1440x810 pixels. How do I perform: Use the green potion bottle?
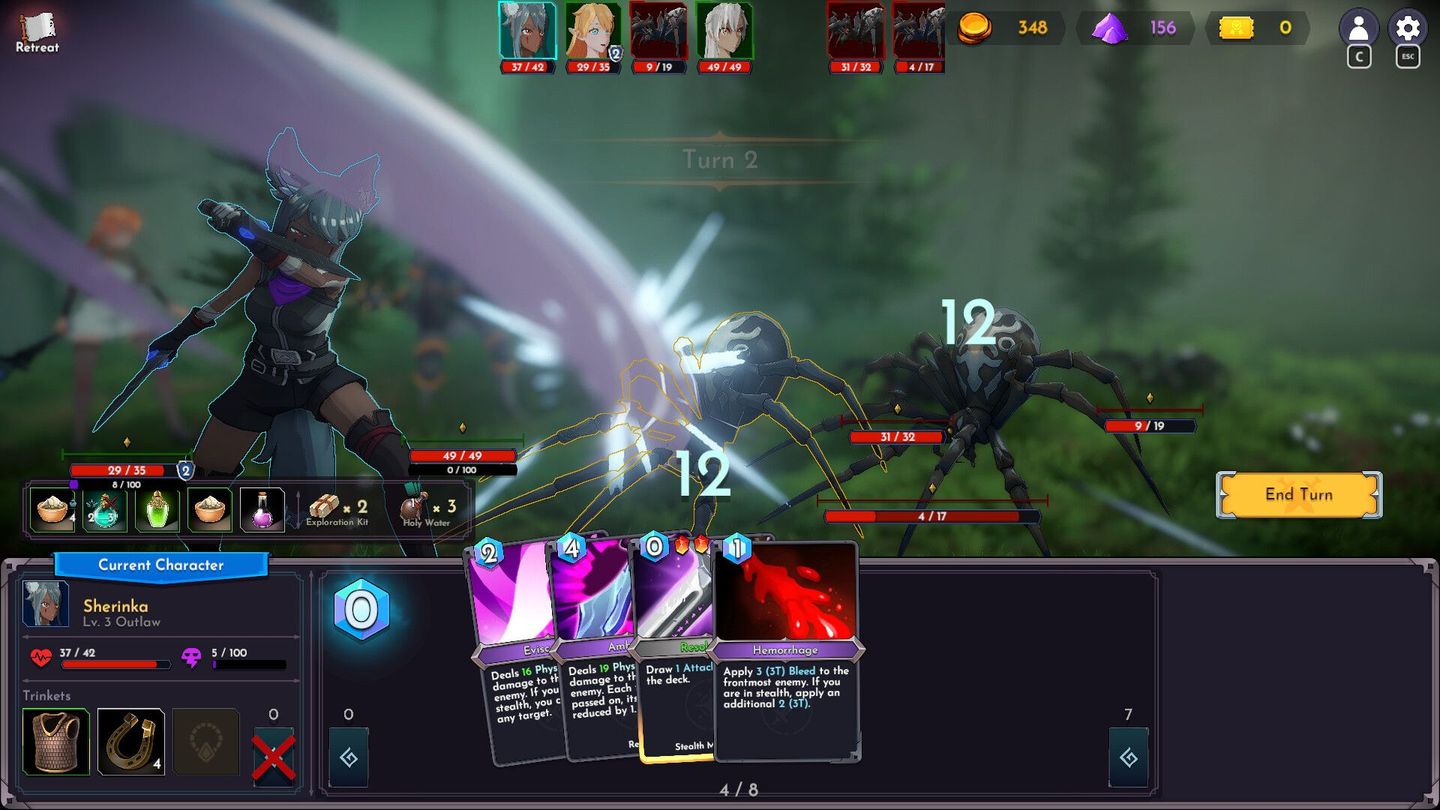coord(157,510)
